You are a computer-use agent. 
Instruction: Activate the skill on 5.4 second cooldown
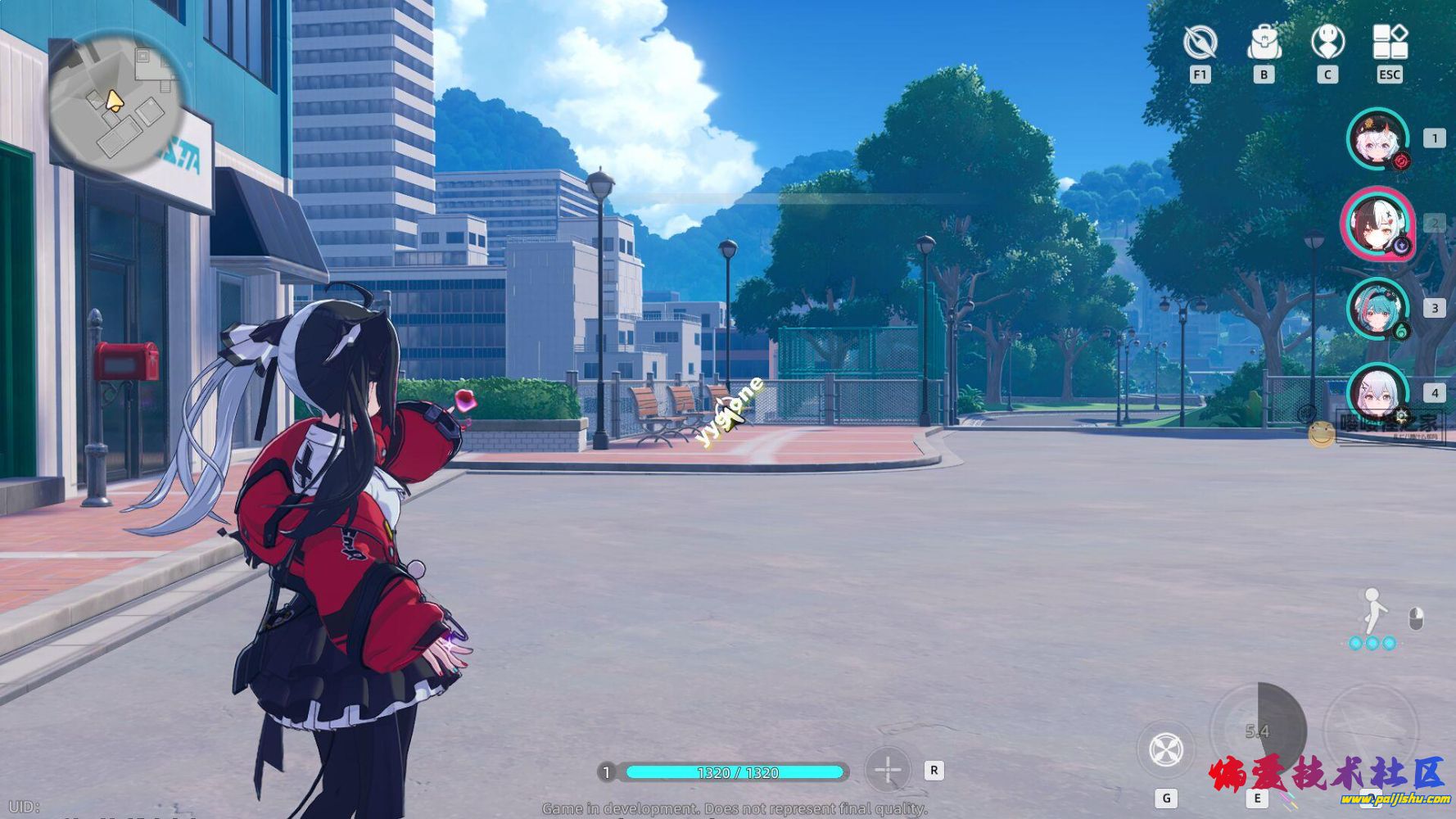pyautogui.click(x=1257, y=731)
